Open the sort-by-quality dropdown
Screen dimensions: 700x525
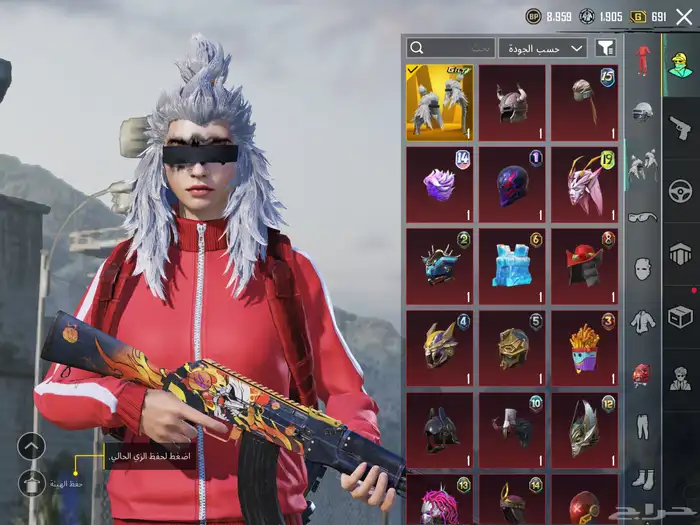click(x=543, y=48)
